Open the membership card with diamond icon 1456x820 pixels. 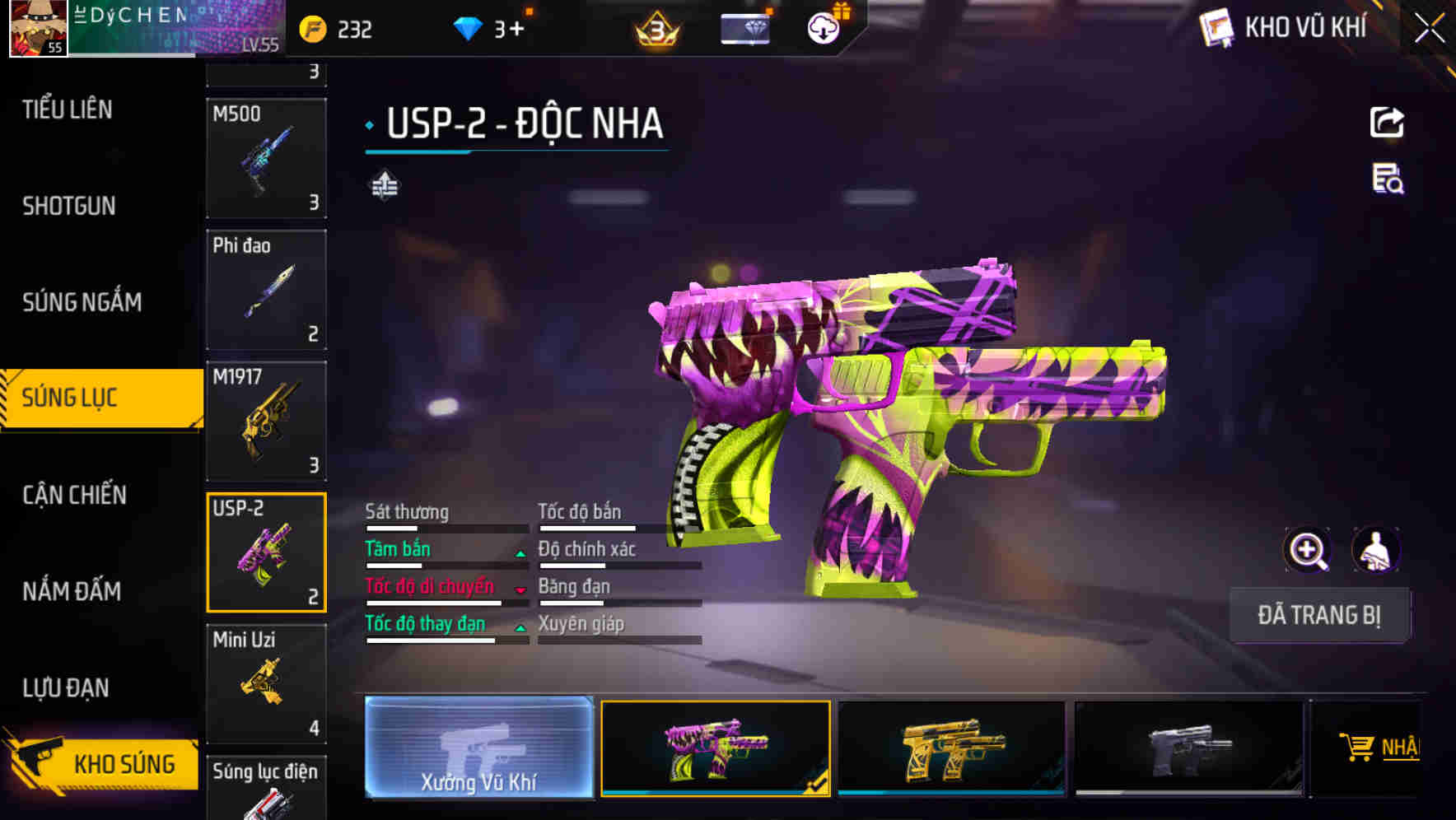(x=745, y=27)
